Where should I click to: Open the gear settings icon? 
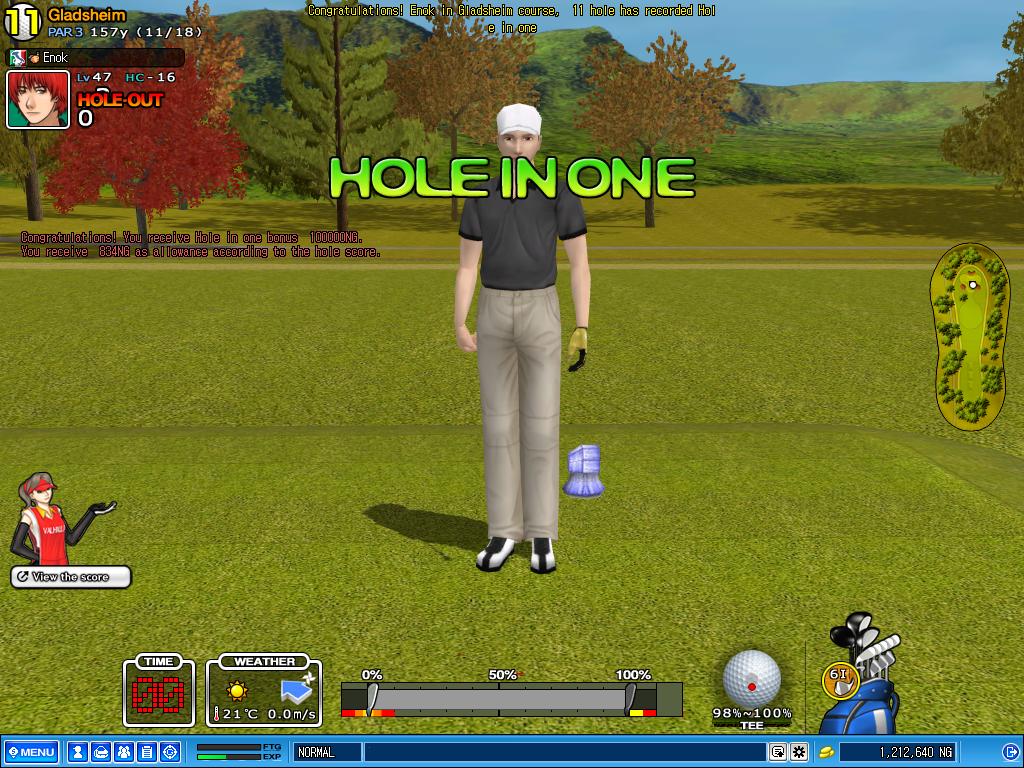pyautogui.click(x=799, y=752)
